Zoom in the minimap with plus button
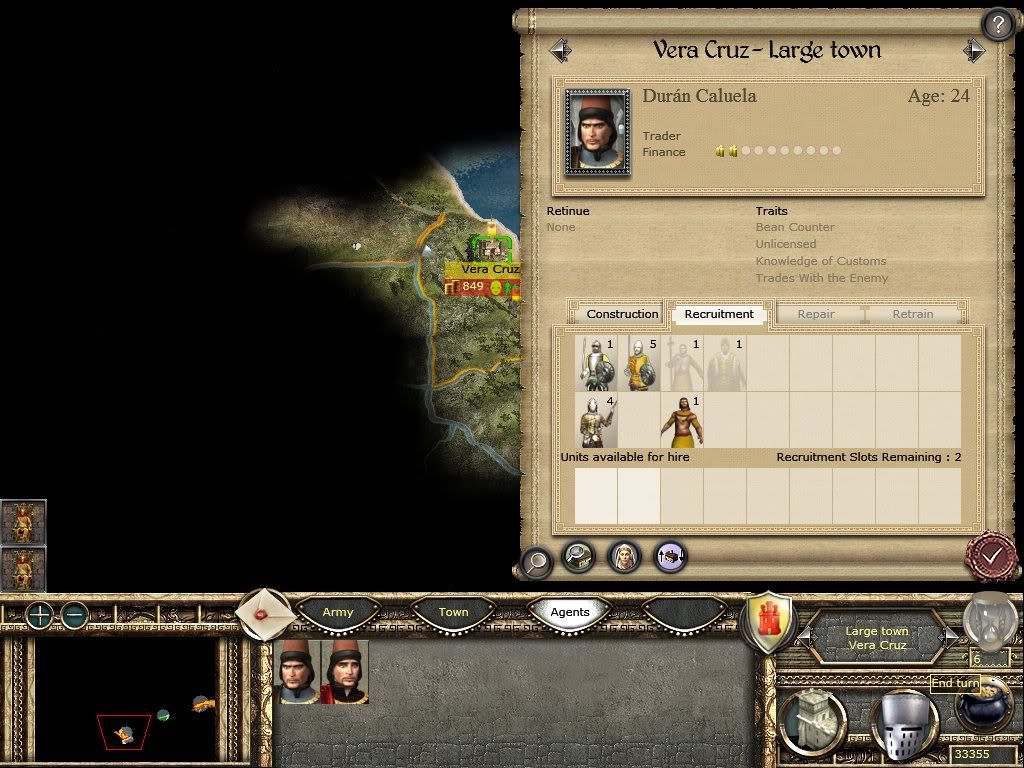The image size is (1024, 768). [x=39, y=615]
